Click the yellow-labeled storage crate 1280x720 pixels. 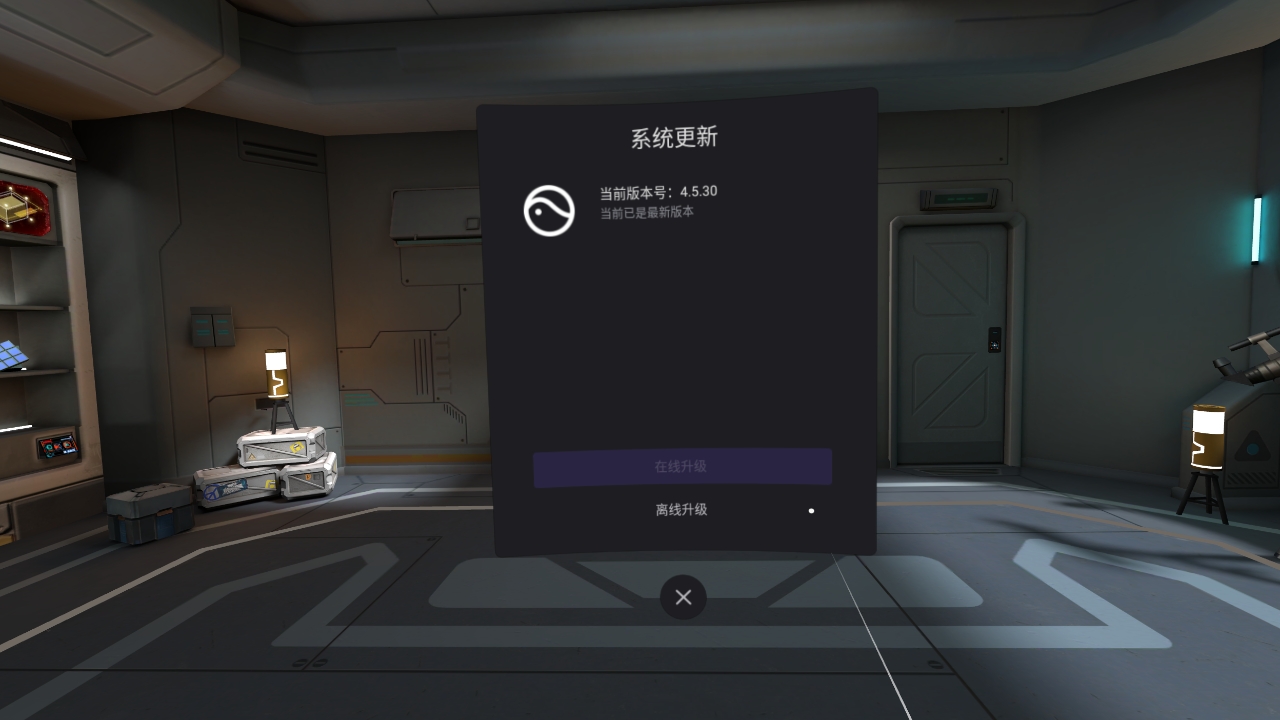point(283,447)
